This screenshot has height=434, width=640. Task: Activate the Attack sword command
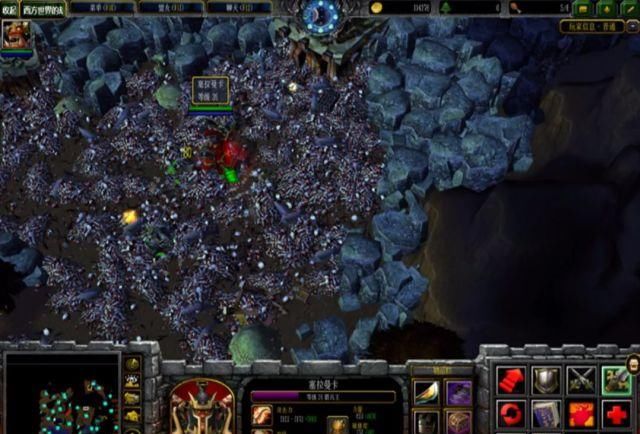click(616, 379)
